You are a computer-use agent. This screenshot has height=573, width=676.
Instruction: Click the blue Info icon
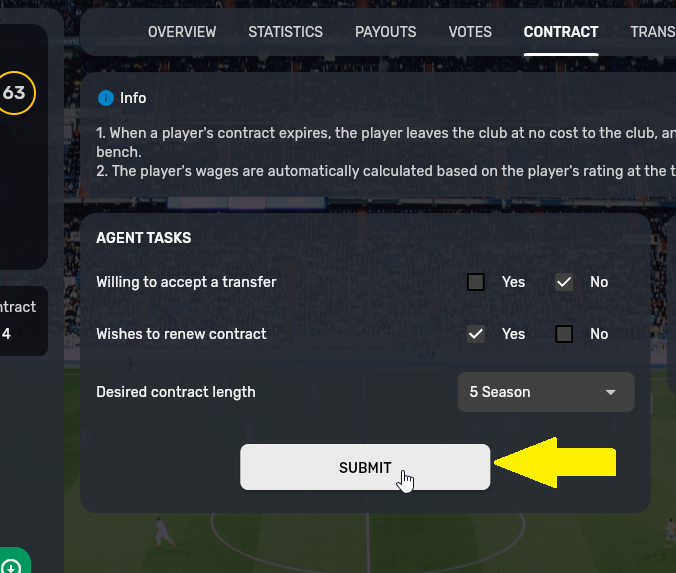pos(106,98)
